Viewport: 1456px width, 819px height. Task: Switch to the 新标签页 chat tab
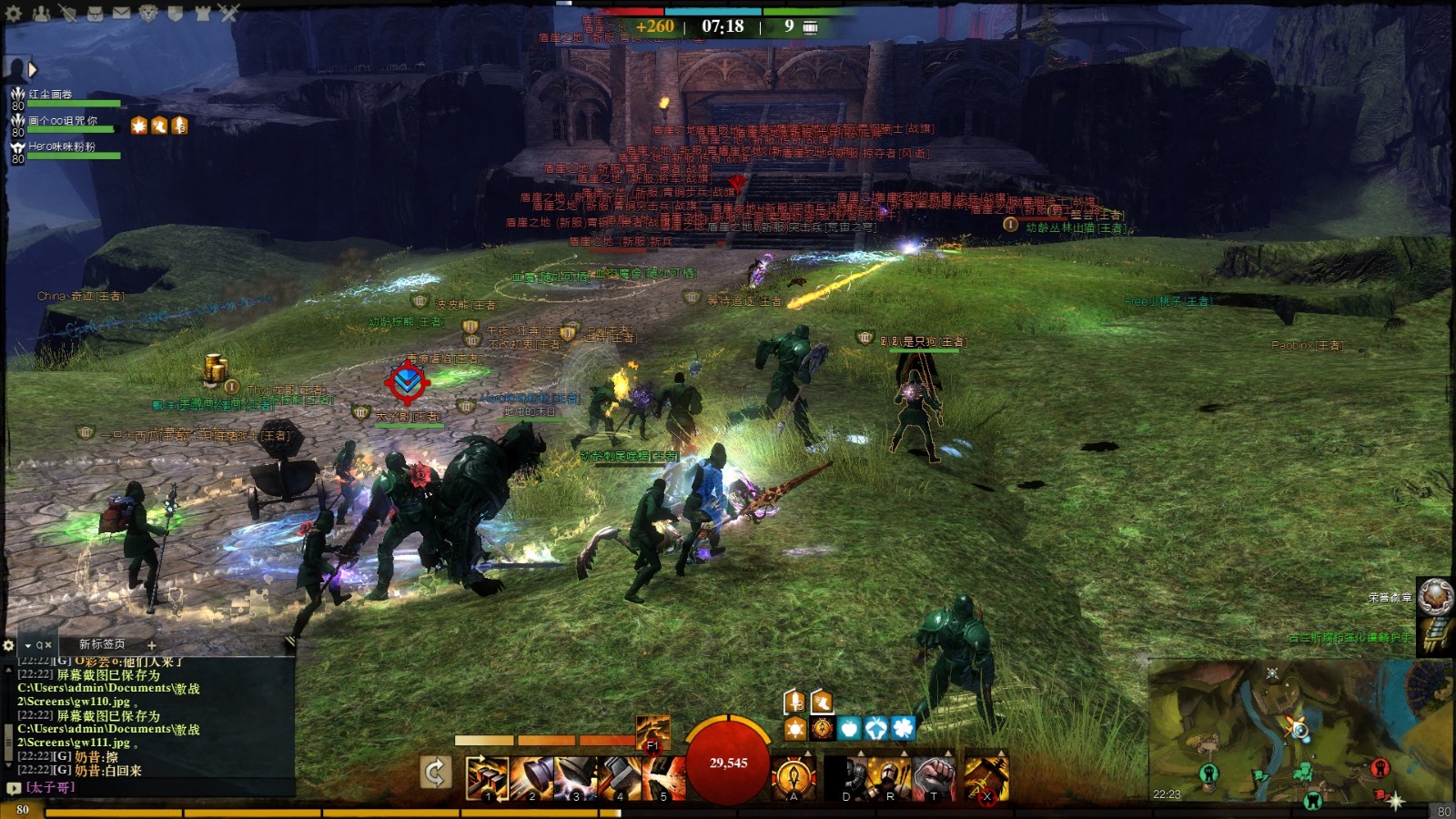pyautogui.click(x=101, y=644)
